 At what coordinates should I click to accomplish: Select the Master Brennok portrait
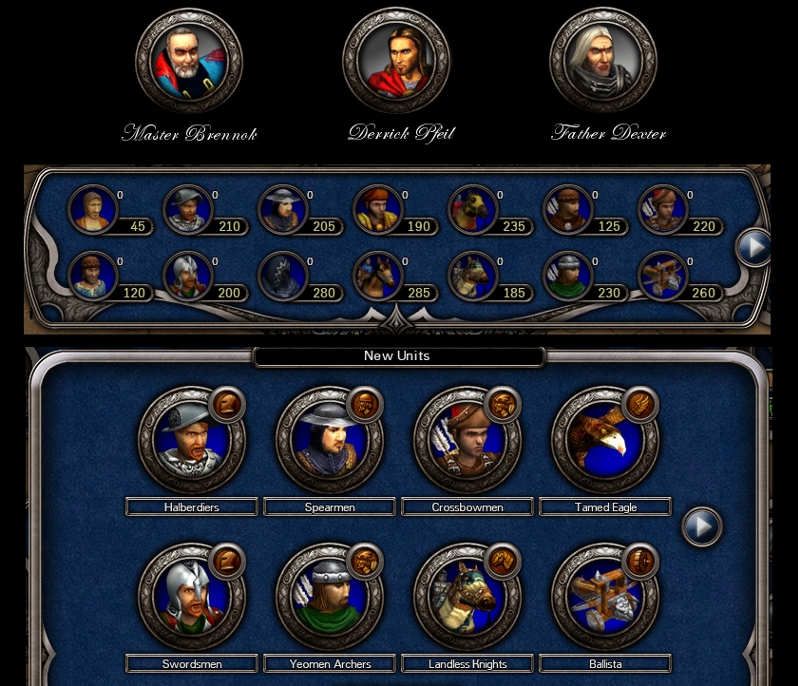[x=189, y=62]
